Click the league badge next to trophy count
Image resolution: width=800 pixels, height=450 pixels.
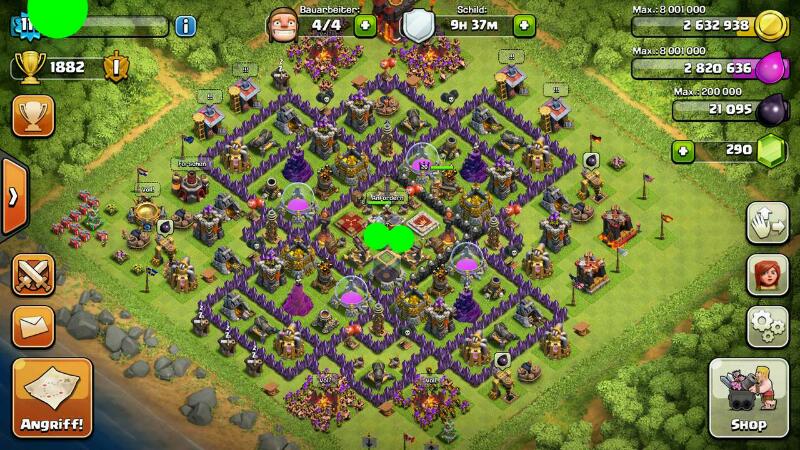click(x=117, y=67)
